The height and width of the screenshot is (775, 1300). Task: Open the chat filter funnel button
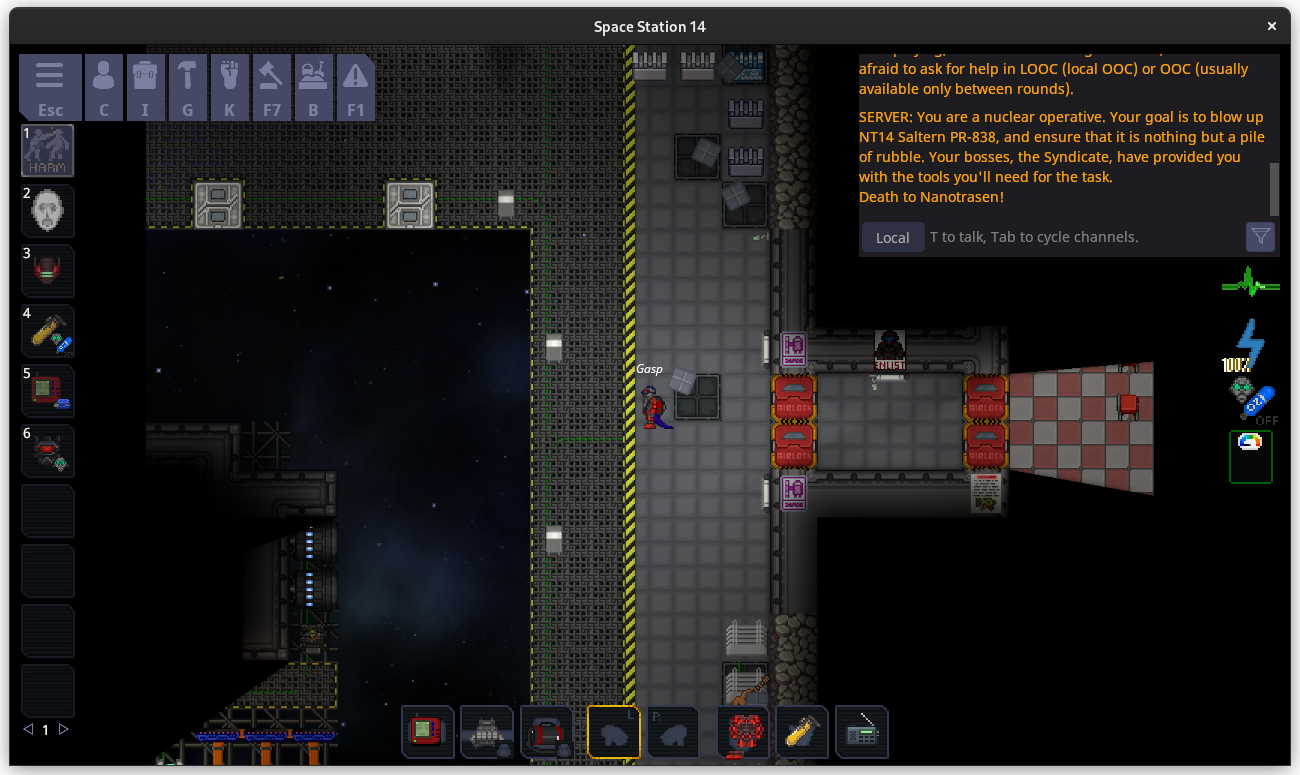click(x=1260, y=236)
